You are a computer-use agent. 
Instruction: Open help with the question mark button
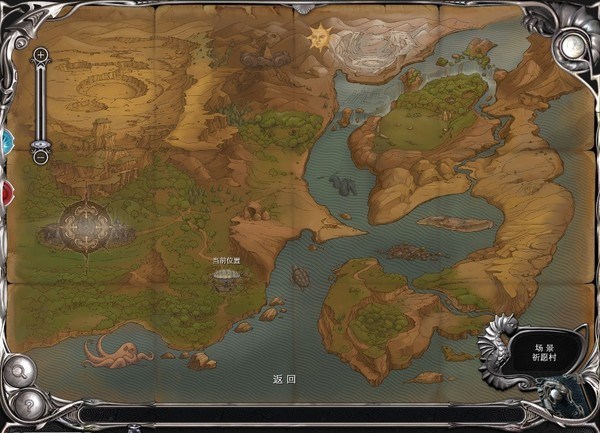click(29, 405)
